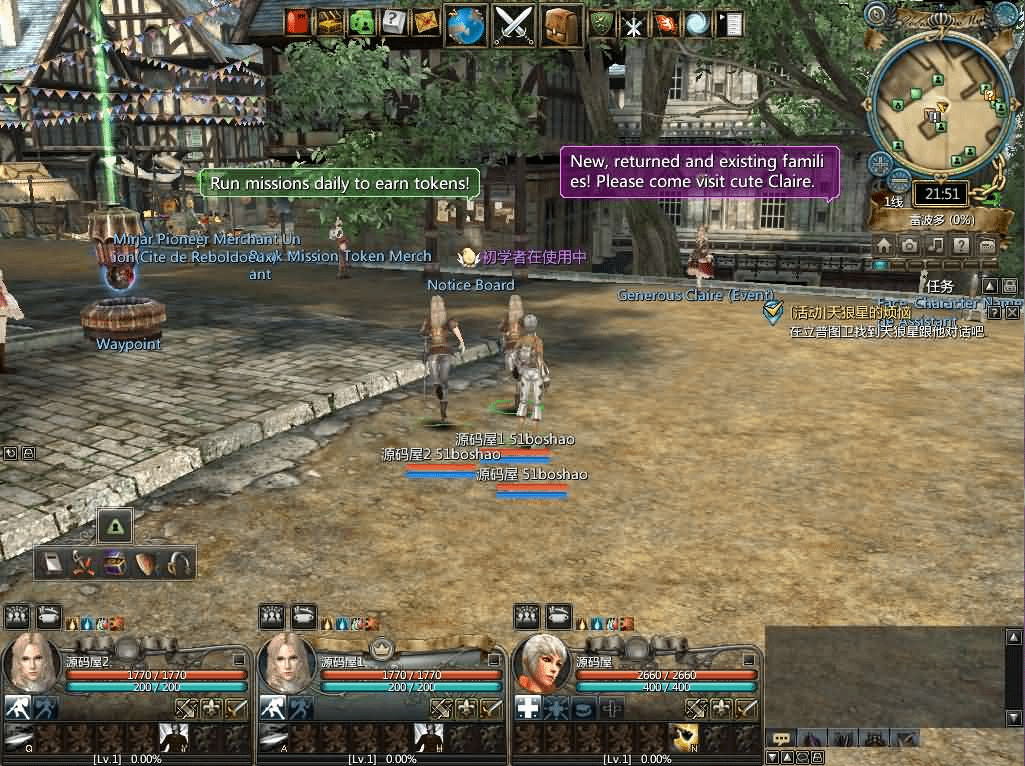The width and height of the screenshot is (1025, 766).
Task: Close the quest tracker with the X button
Action: click(x=1012, y=313)
